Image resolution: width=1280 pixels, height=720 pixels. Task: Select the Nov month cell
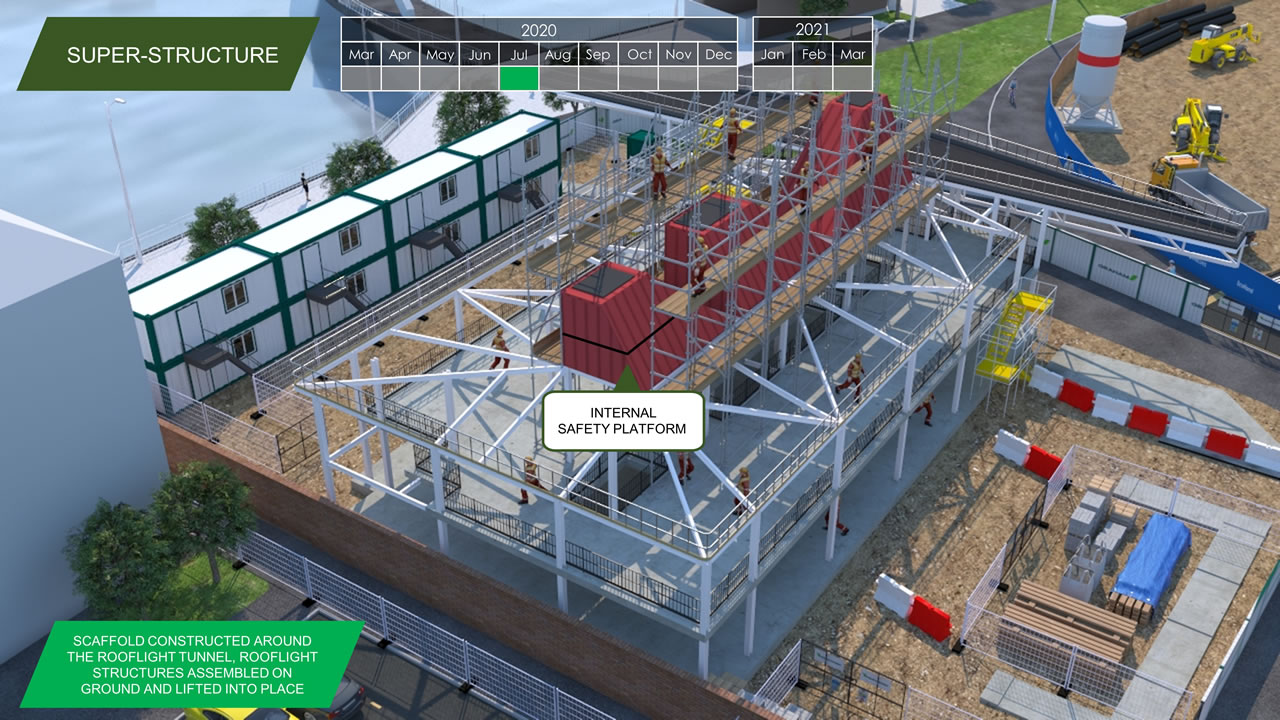678,55
